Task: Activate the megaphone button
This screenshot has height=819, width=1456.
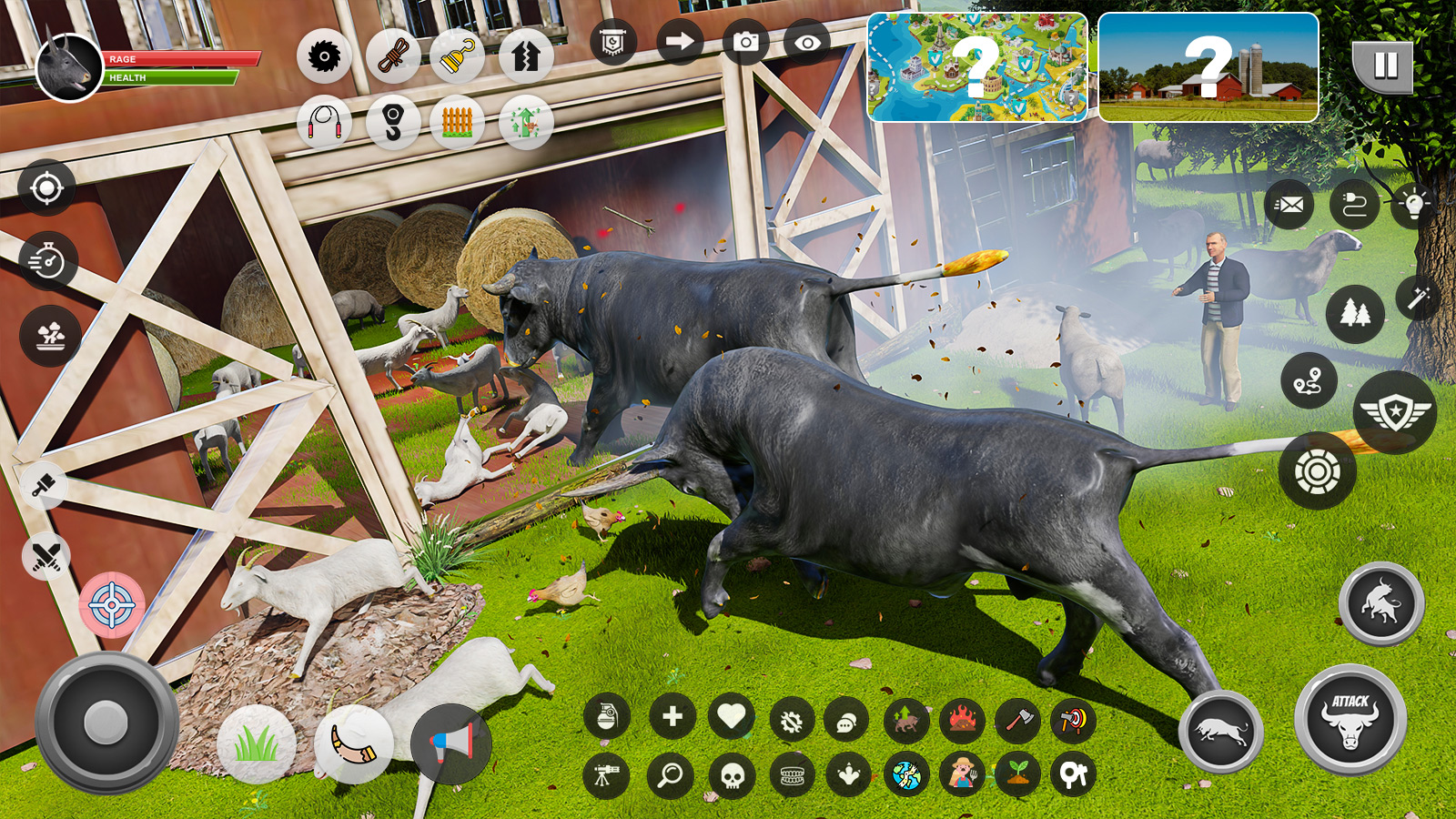Action: [451, 744]
